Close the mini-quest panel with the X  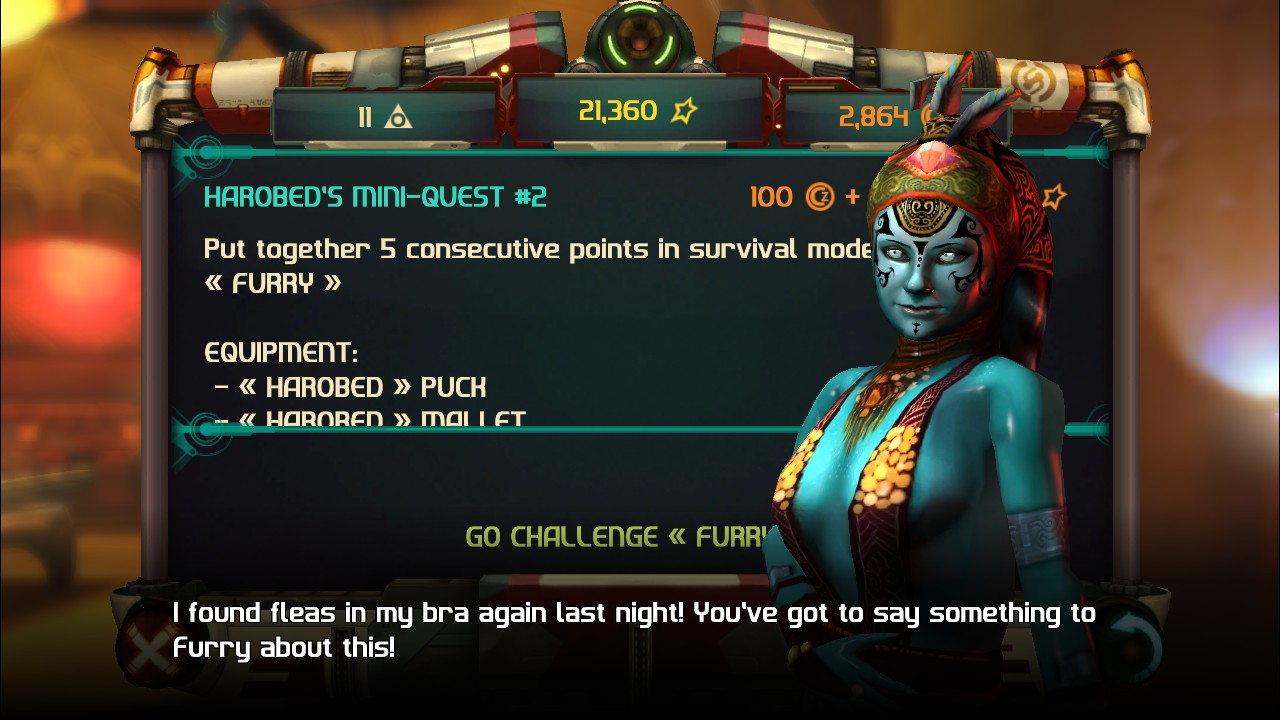point(150,649)
